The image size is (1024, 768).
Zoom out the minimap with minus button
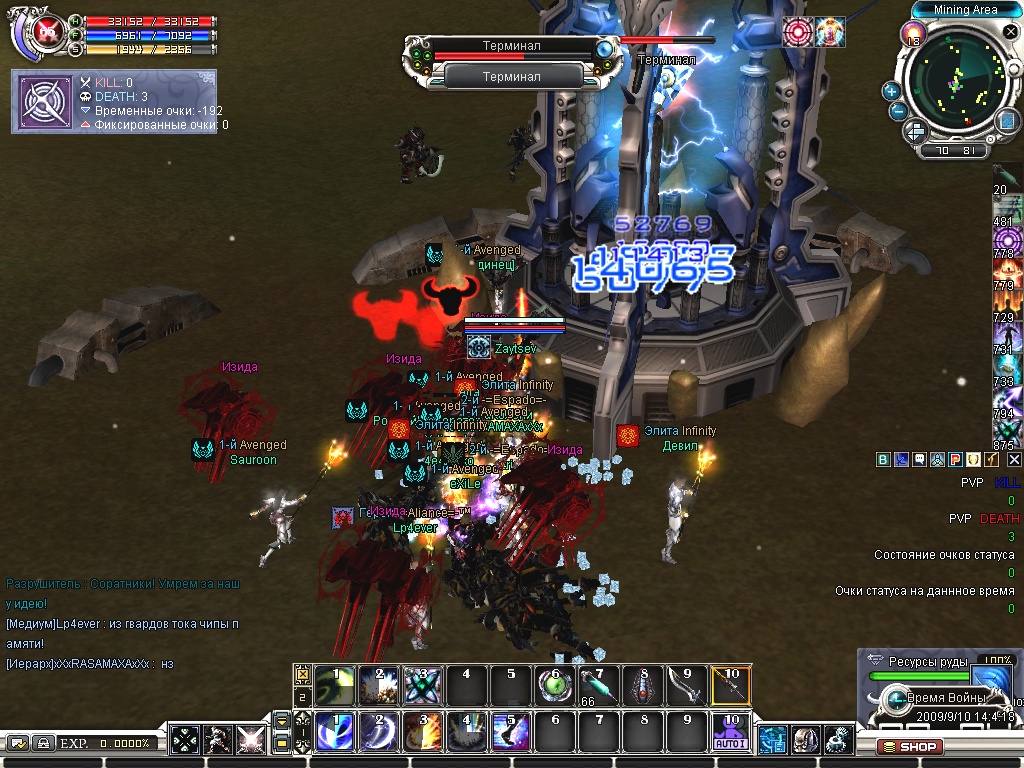click(x=897, y=112)
